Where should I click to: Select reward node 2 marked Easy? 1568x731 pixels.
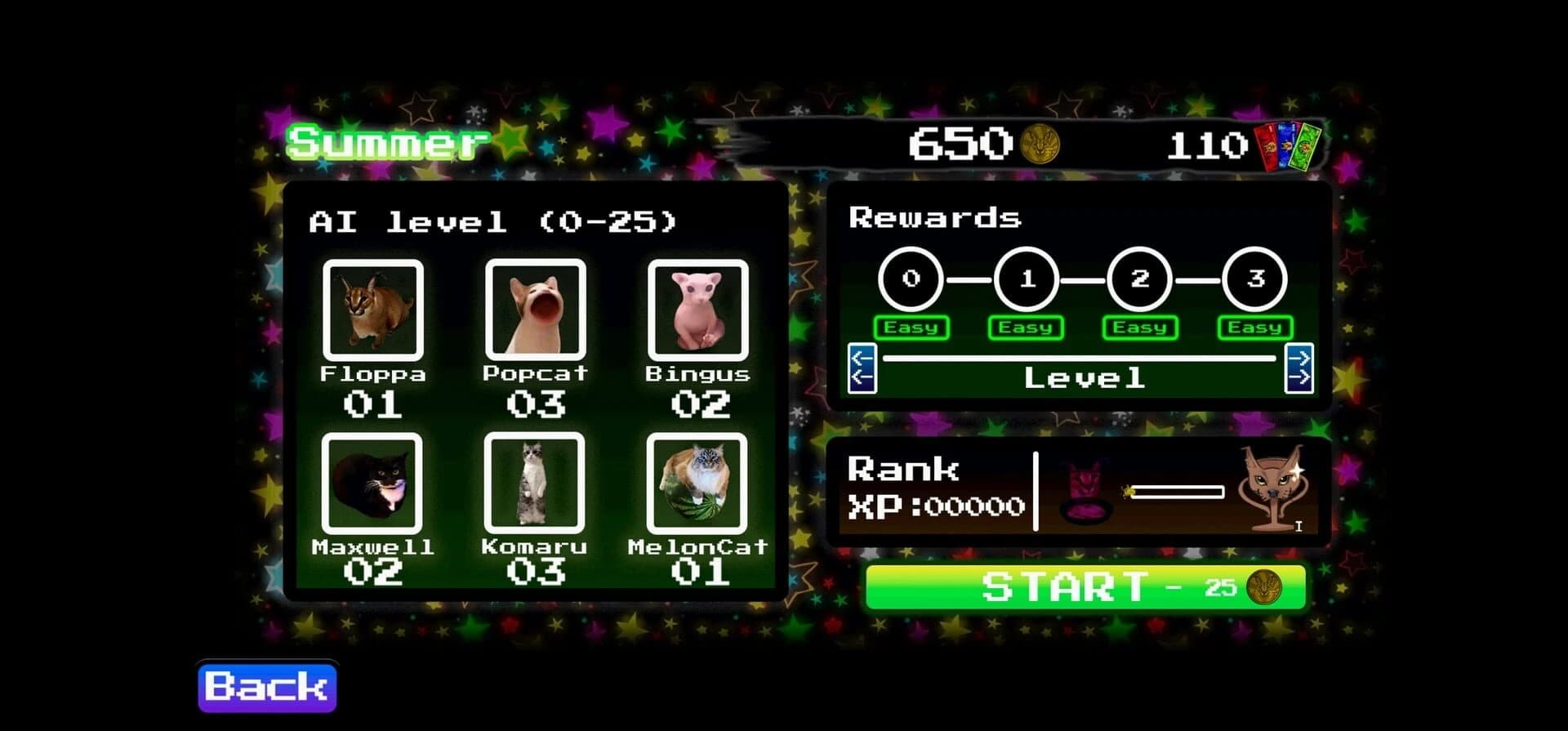point(1141,280)
